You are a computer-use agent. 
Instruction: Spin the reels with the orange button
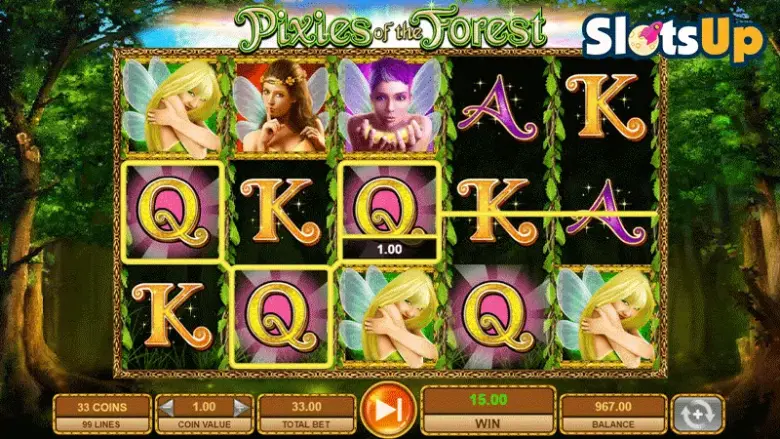pyautogui.click(x=388, y=411)
